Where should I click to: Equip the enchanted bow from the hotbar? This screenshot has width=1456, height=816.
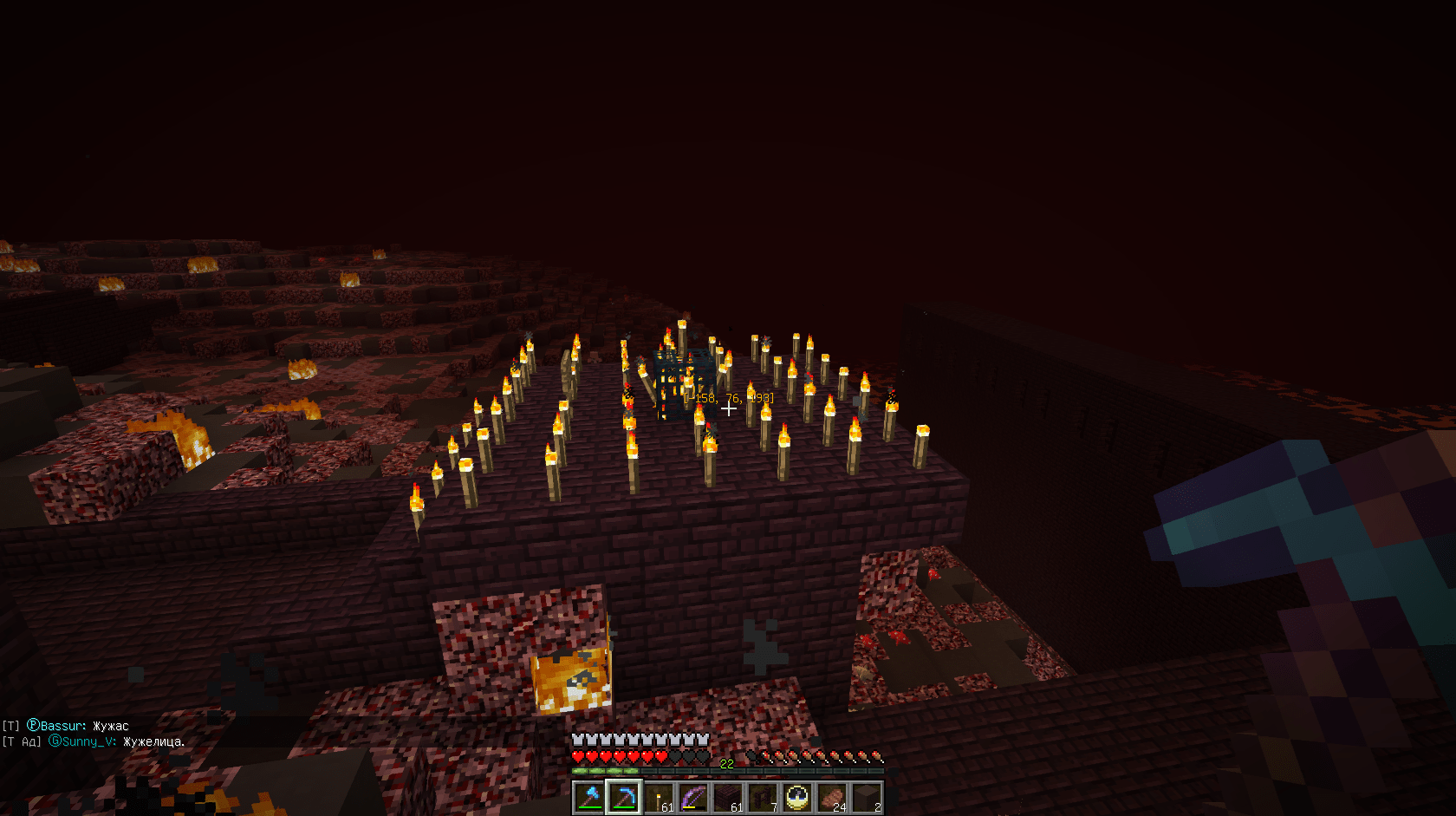pyautogui.click(x=693, y=798)
